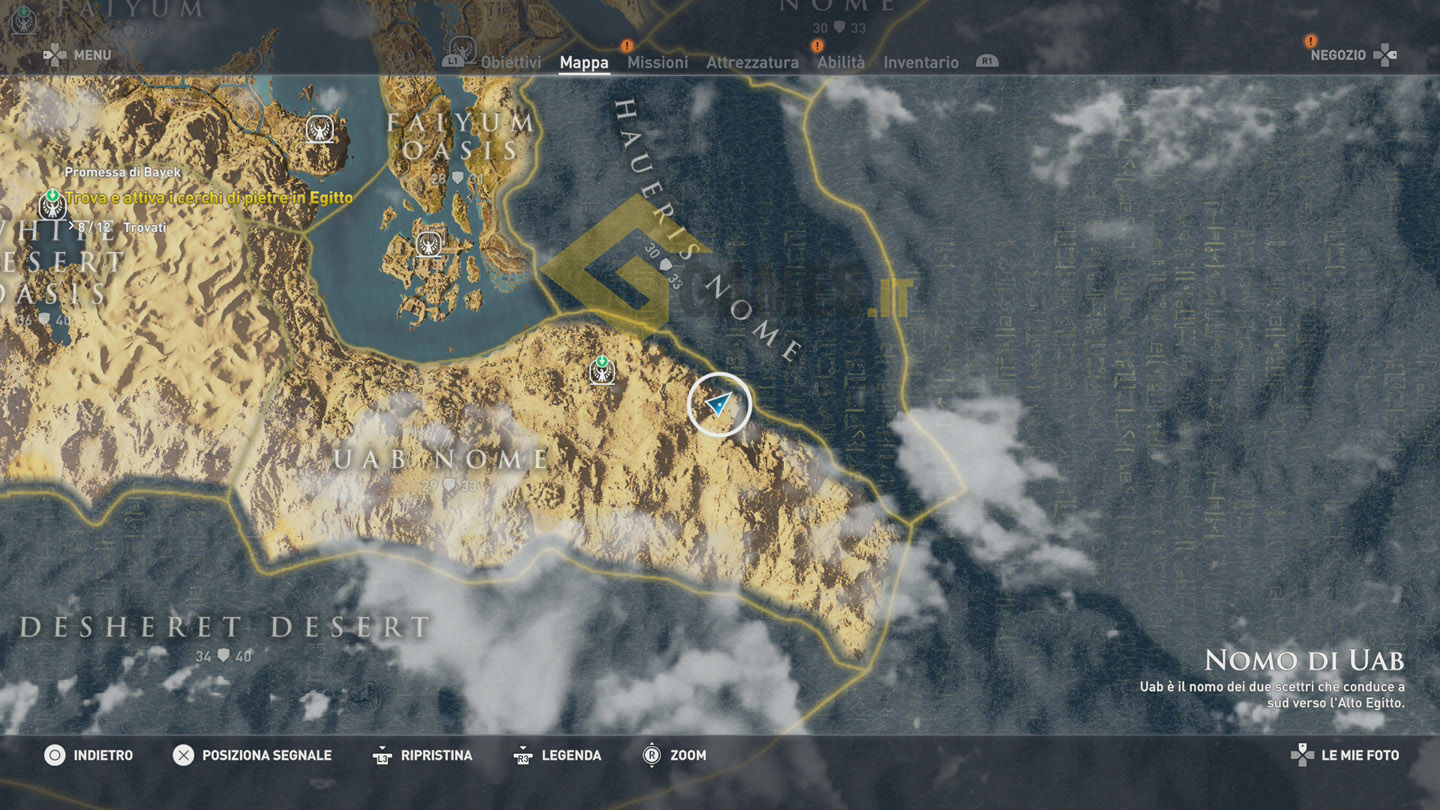The image size is (1440, 810).
Task: Open the Inventario tab
Action: [920, 62]
